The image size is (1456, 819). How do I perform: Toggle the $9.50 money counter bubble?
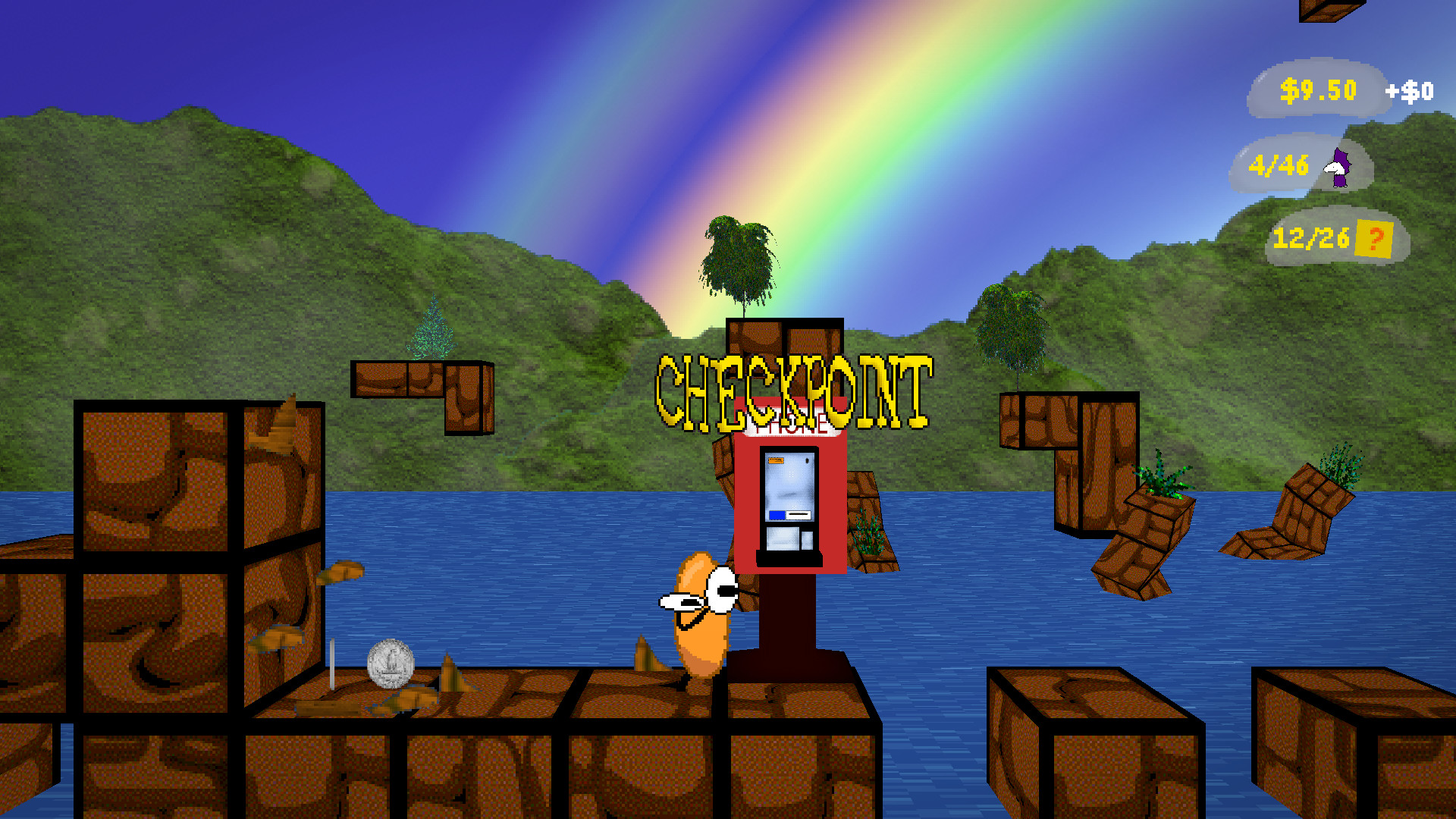pyautogui.click(x=1317, y=89)
